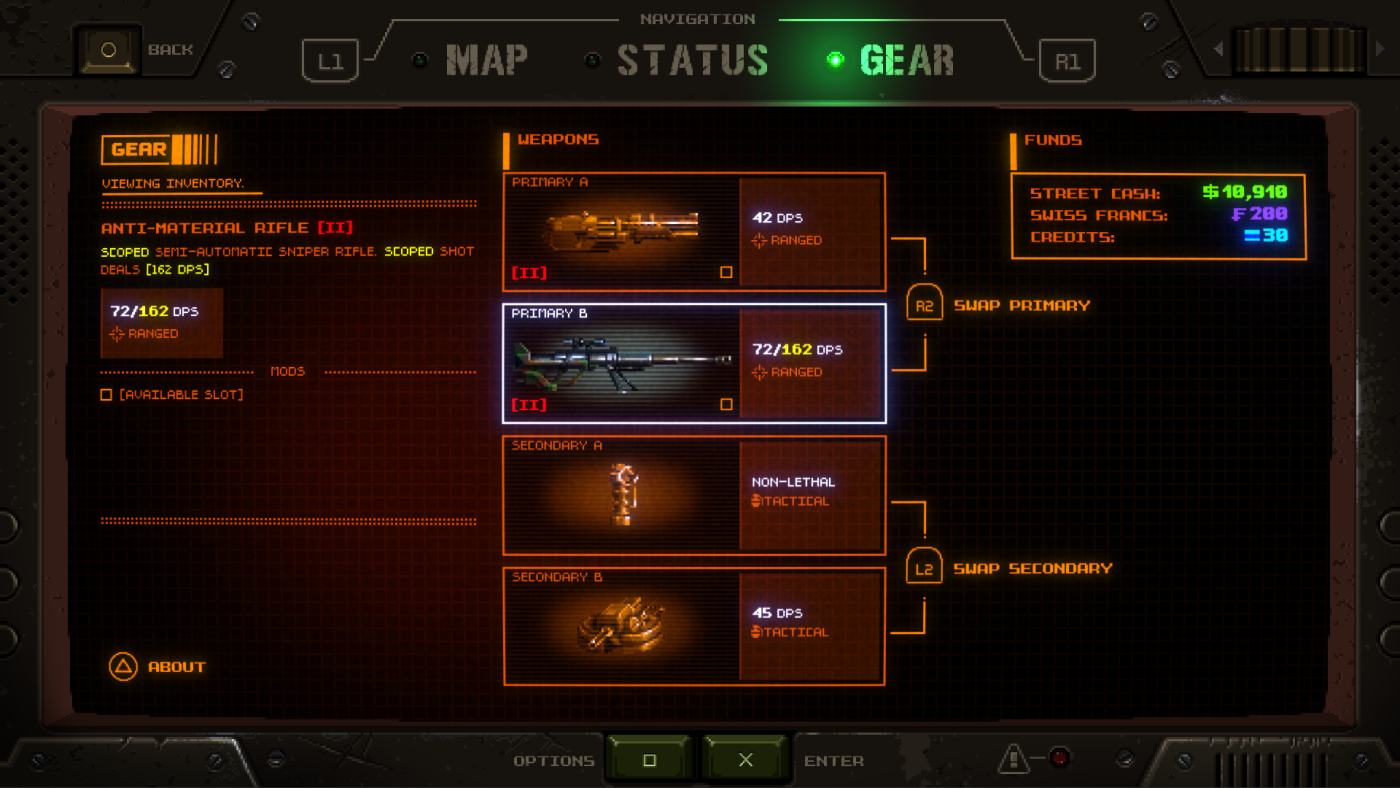Image resolution: width=1400 pixels, height=788 pixels.
Task: Select the Anti-Material Rifle in Primary B slot
Action: 620,363
